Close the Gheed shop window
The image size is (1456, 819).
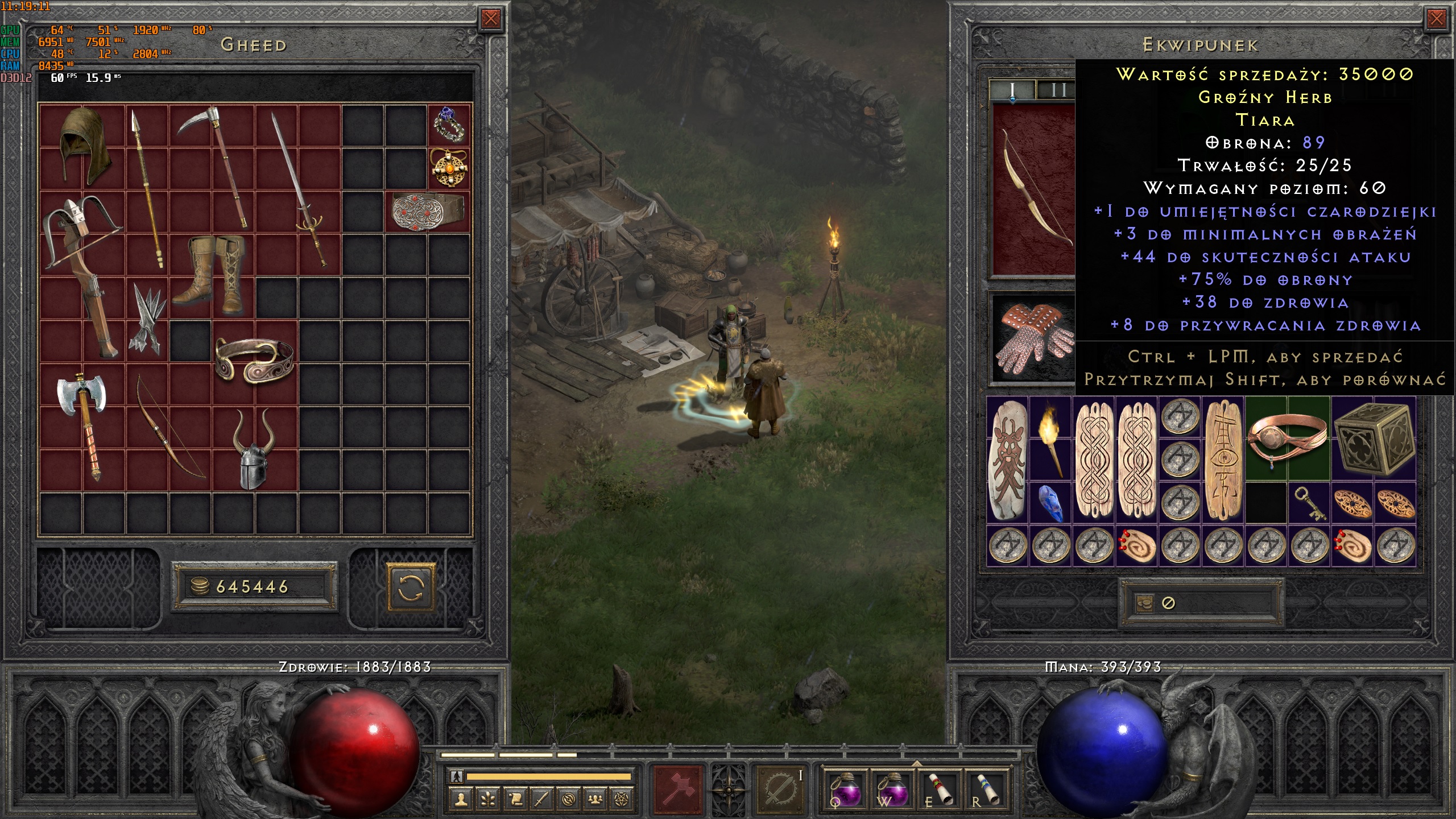point(490,19)
